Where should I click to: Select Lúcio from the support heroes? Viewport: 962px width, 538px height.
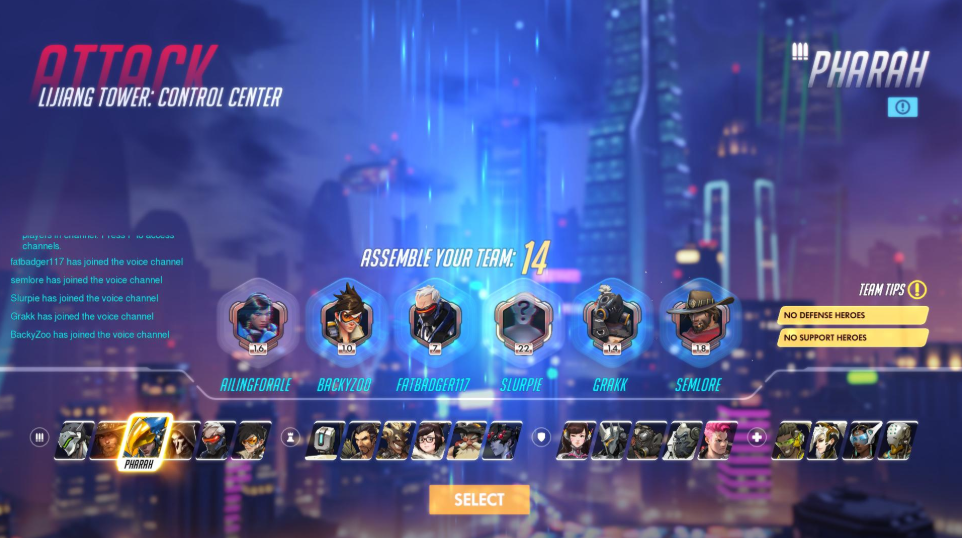[792, 440]
